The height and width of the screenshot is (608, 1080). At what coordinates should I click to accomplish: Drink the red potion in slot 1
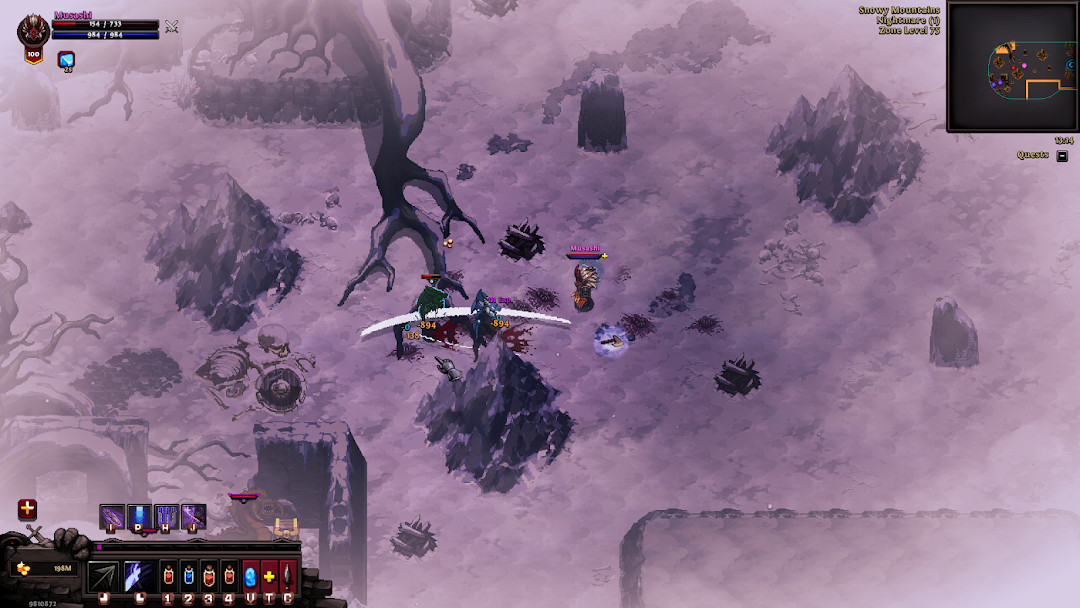point(168,576)
